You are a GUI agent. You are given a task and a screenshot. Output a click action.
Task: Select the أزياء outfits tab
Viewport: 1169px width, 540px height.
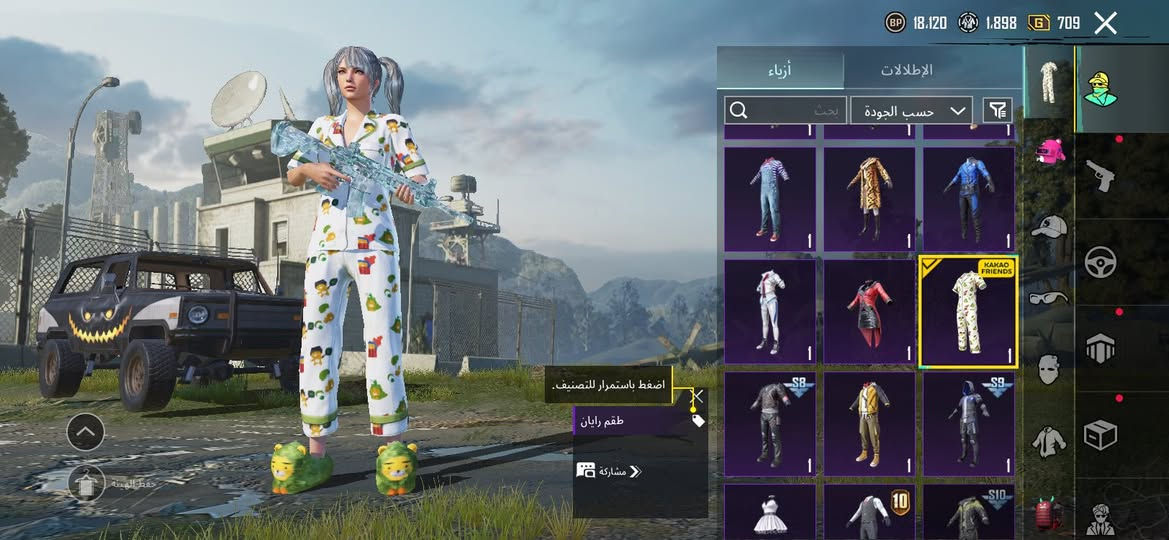[780, 70]
